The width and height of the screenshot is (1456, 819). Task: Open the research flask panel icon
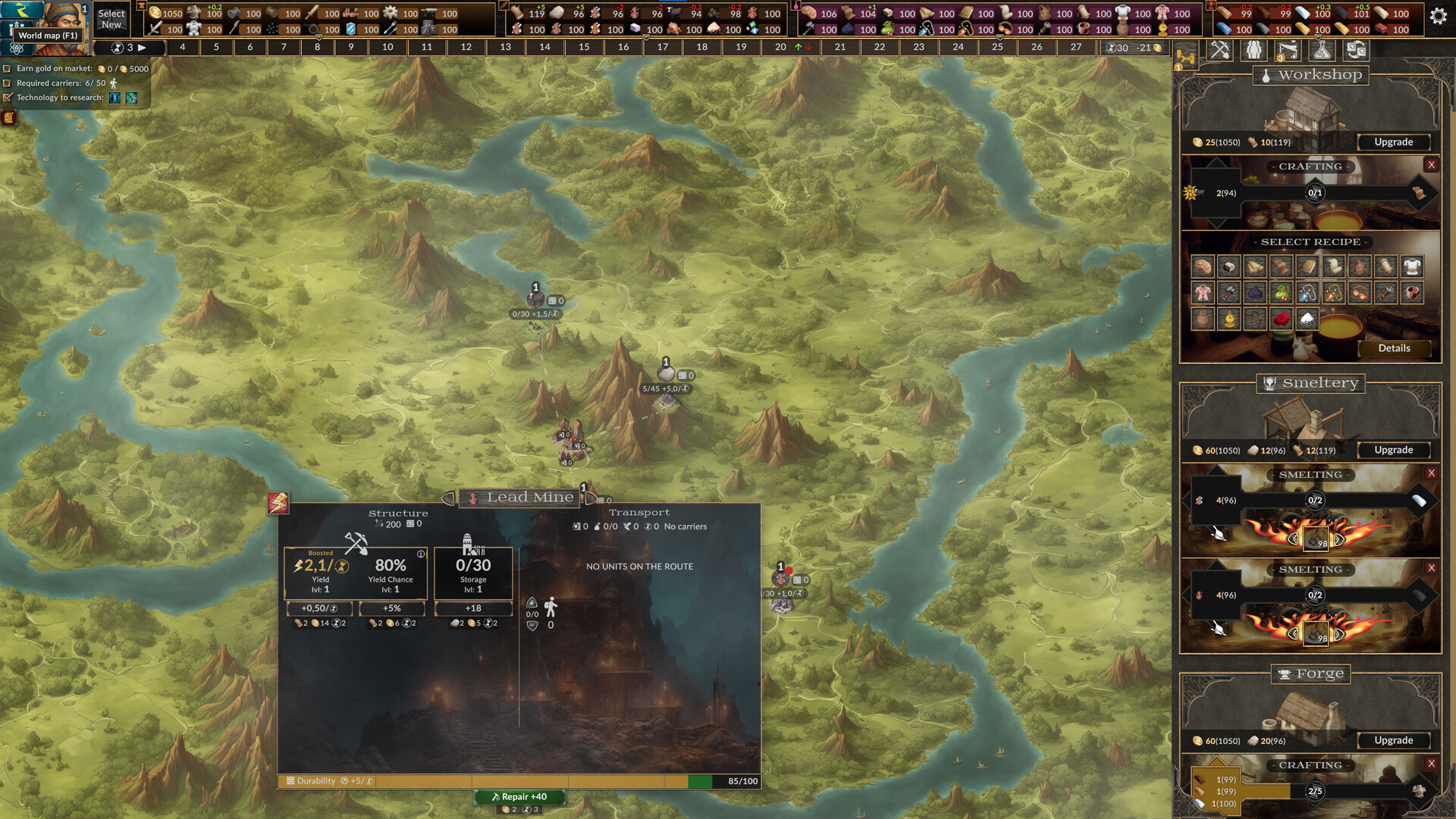point(1320,50)
